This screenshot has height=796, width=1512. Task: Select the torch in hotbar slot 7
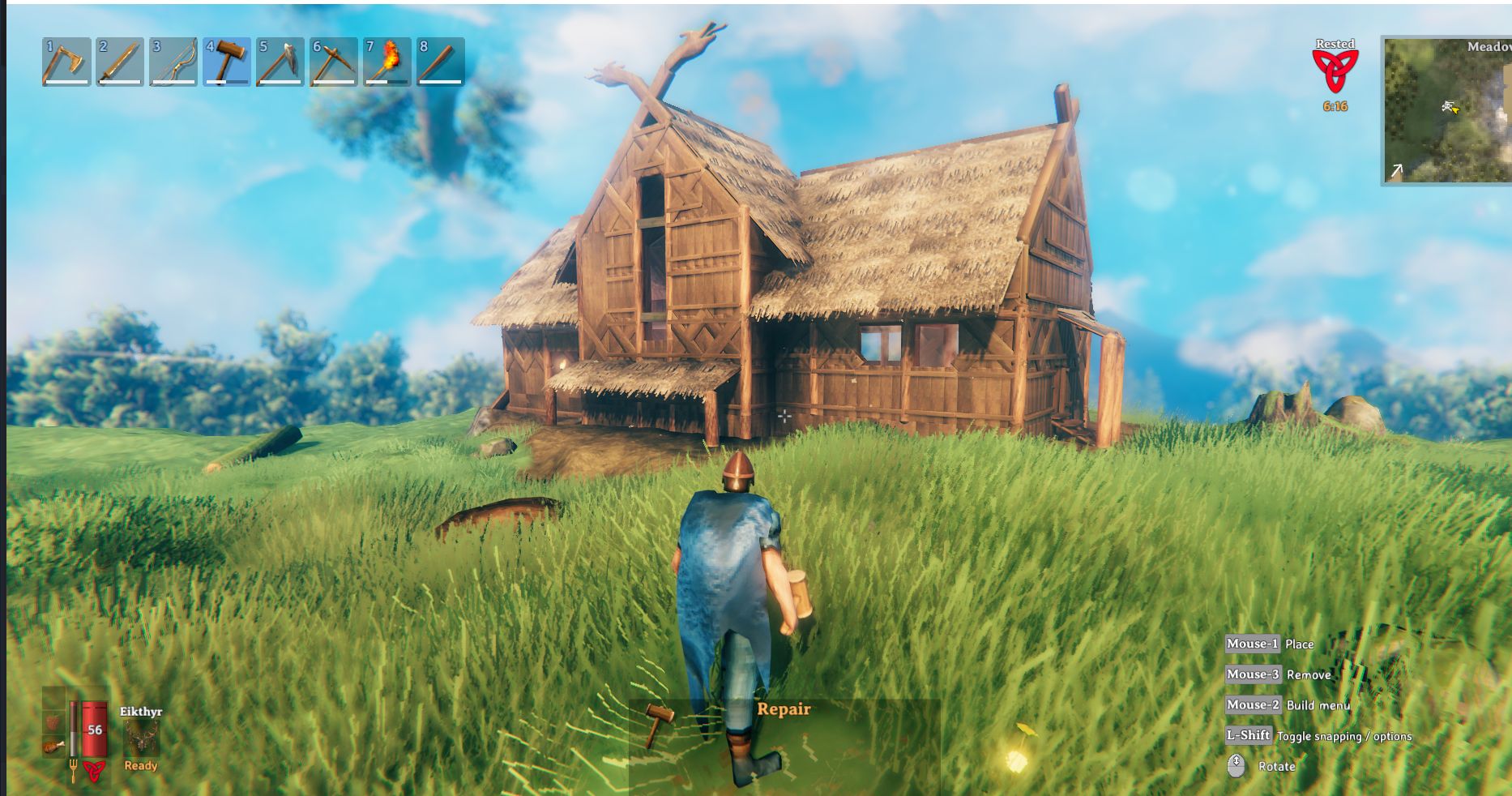388,62
